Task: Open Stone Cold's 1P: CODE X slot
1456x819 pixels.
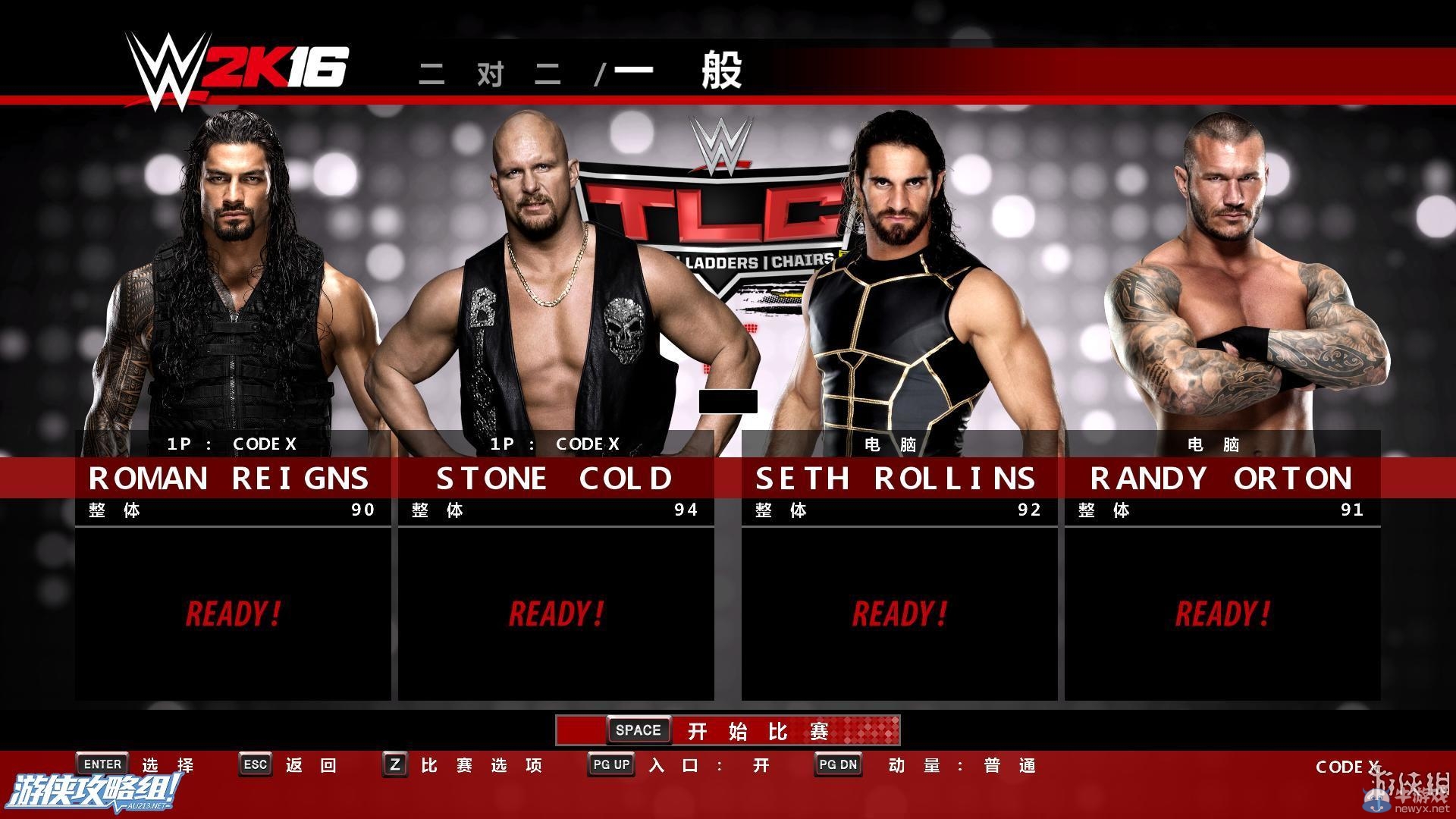Action: pos(556,444)
